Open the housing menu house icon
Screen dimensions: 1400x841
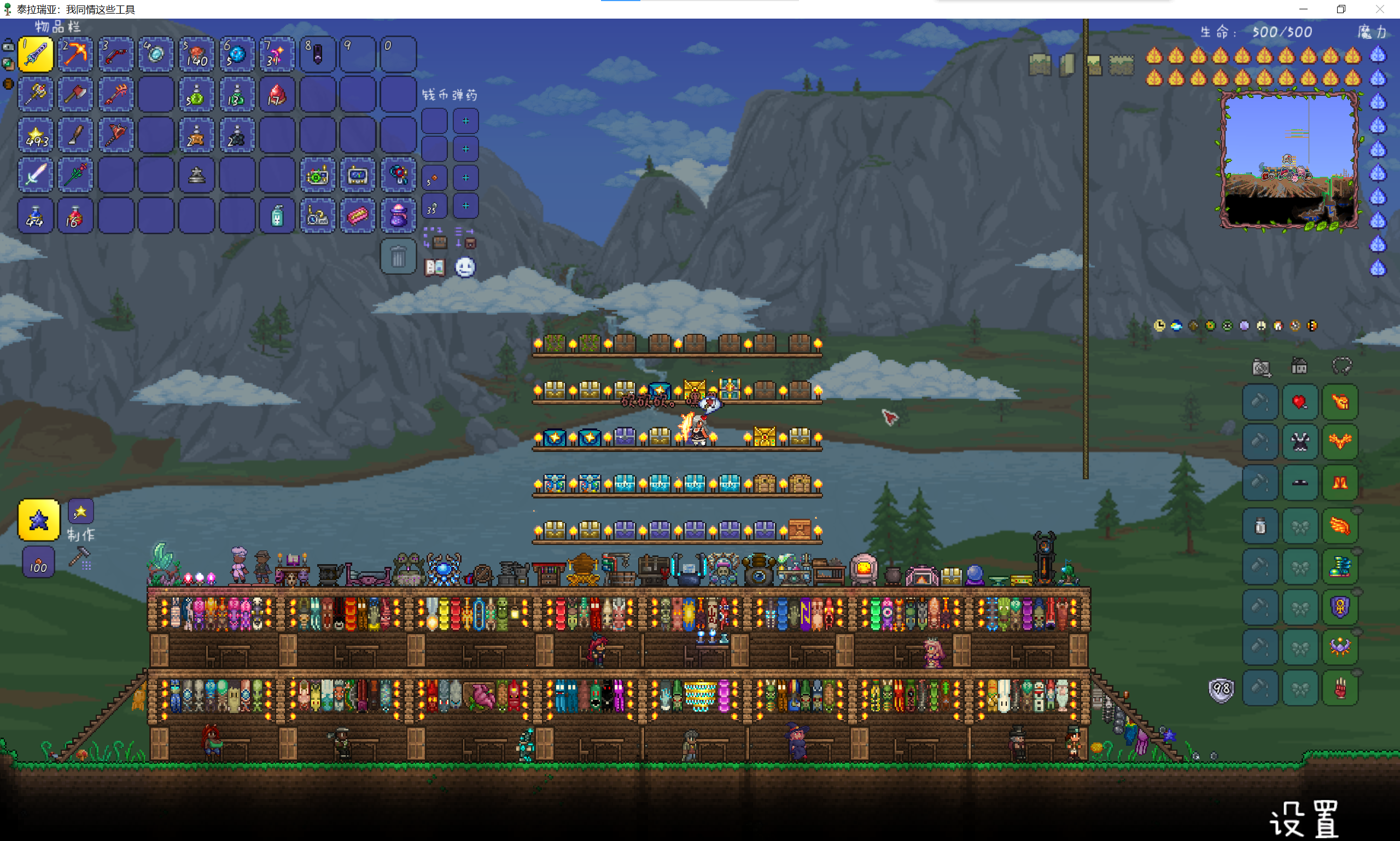pos(1299,367)
